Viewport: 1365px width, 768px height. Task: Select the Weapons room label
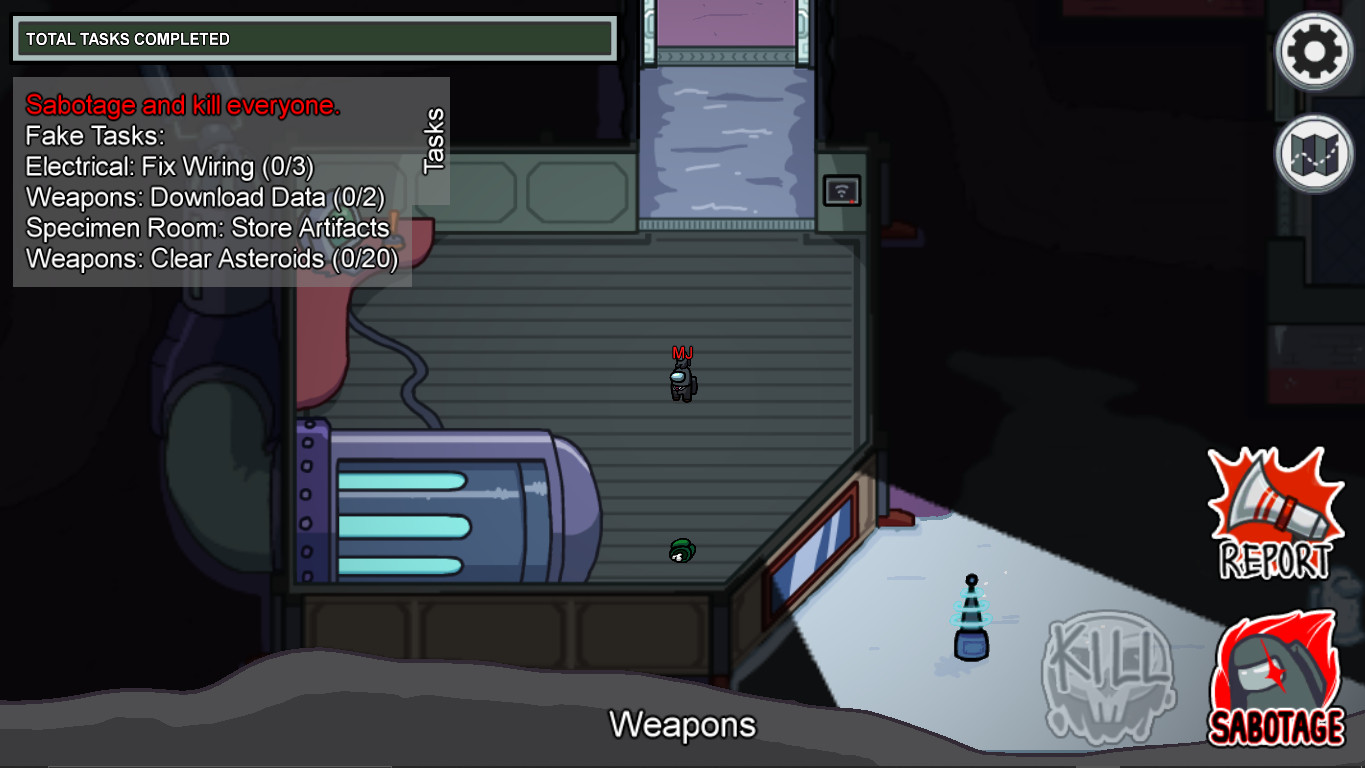point(685,724)
